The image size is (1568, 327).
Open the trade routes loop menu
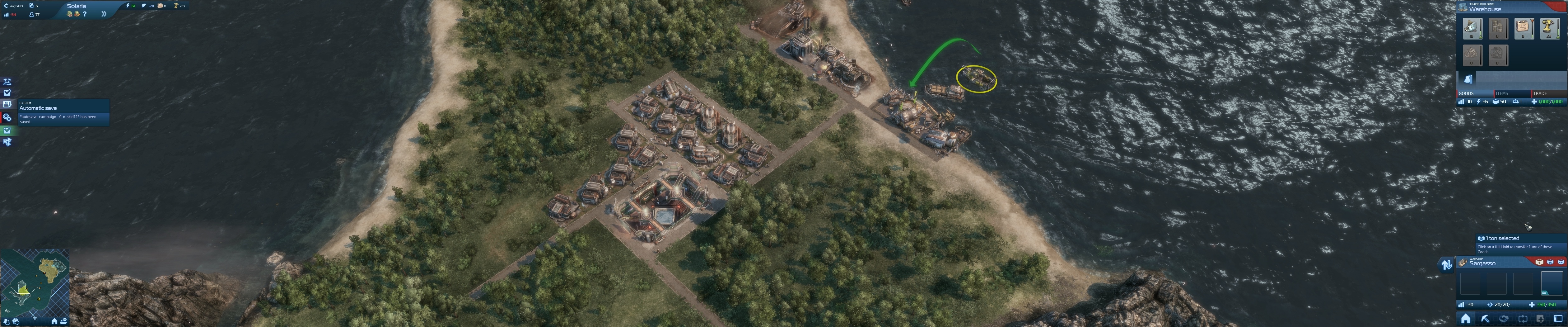tap(1523, 319)
